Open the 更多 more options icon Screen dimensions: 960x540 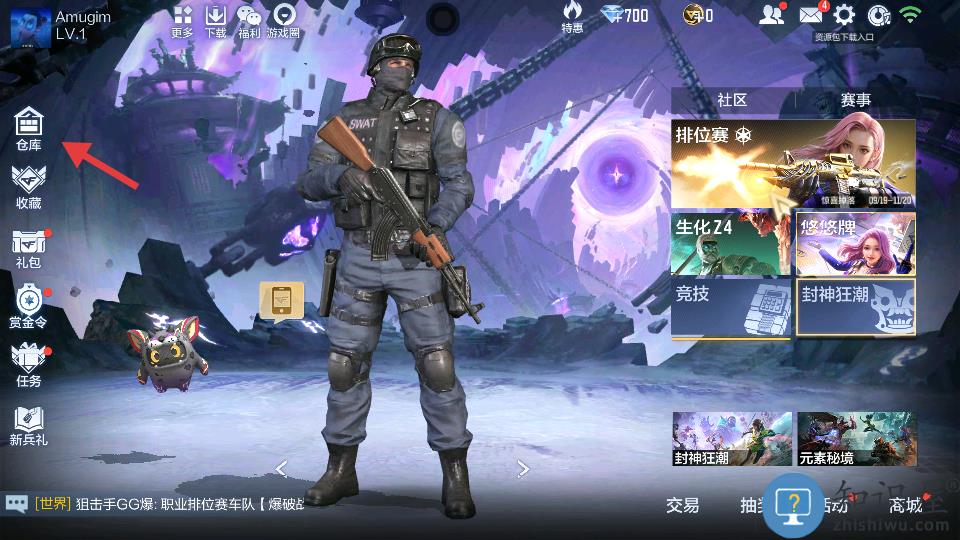pyautogui.click(x=182, y=20)
